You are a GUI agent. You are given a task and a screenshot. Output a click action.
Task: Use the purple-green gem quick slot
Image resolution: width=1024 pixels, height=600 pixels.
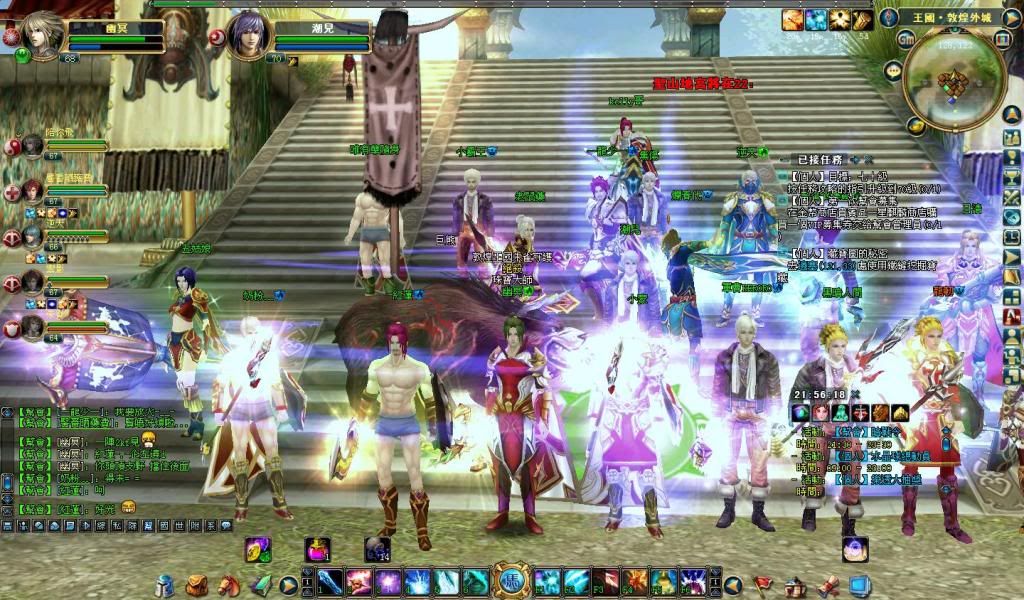(258, 548)
